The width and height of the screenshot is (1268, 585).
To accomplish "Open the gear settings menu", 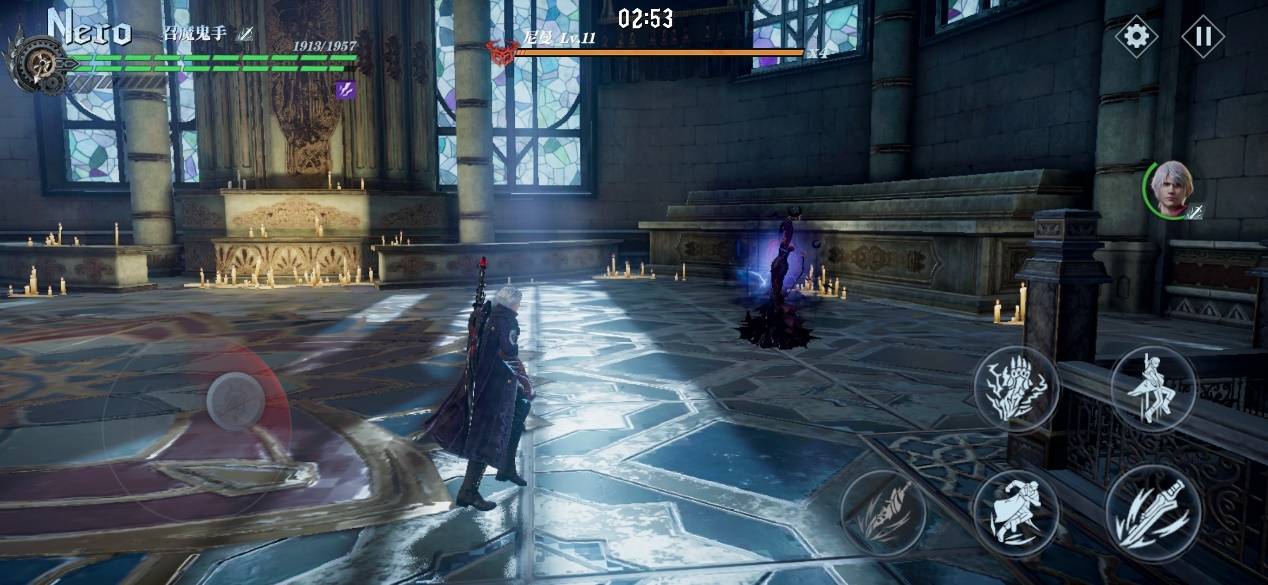I will click(x=1136, y=37).
